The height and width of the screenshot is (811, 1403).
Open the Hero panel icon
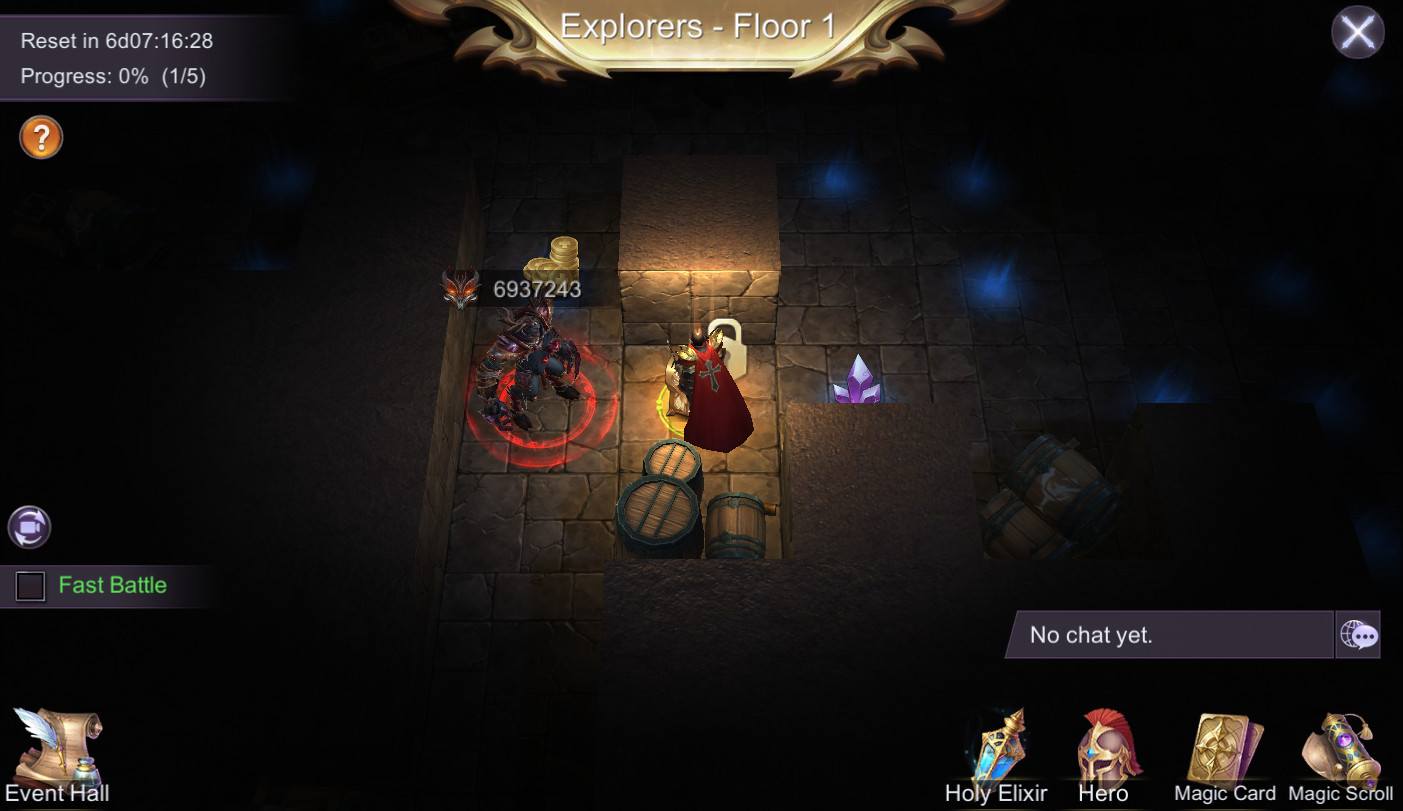click(x=1106, y=745)
